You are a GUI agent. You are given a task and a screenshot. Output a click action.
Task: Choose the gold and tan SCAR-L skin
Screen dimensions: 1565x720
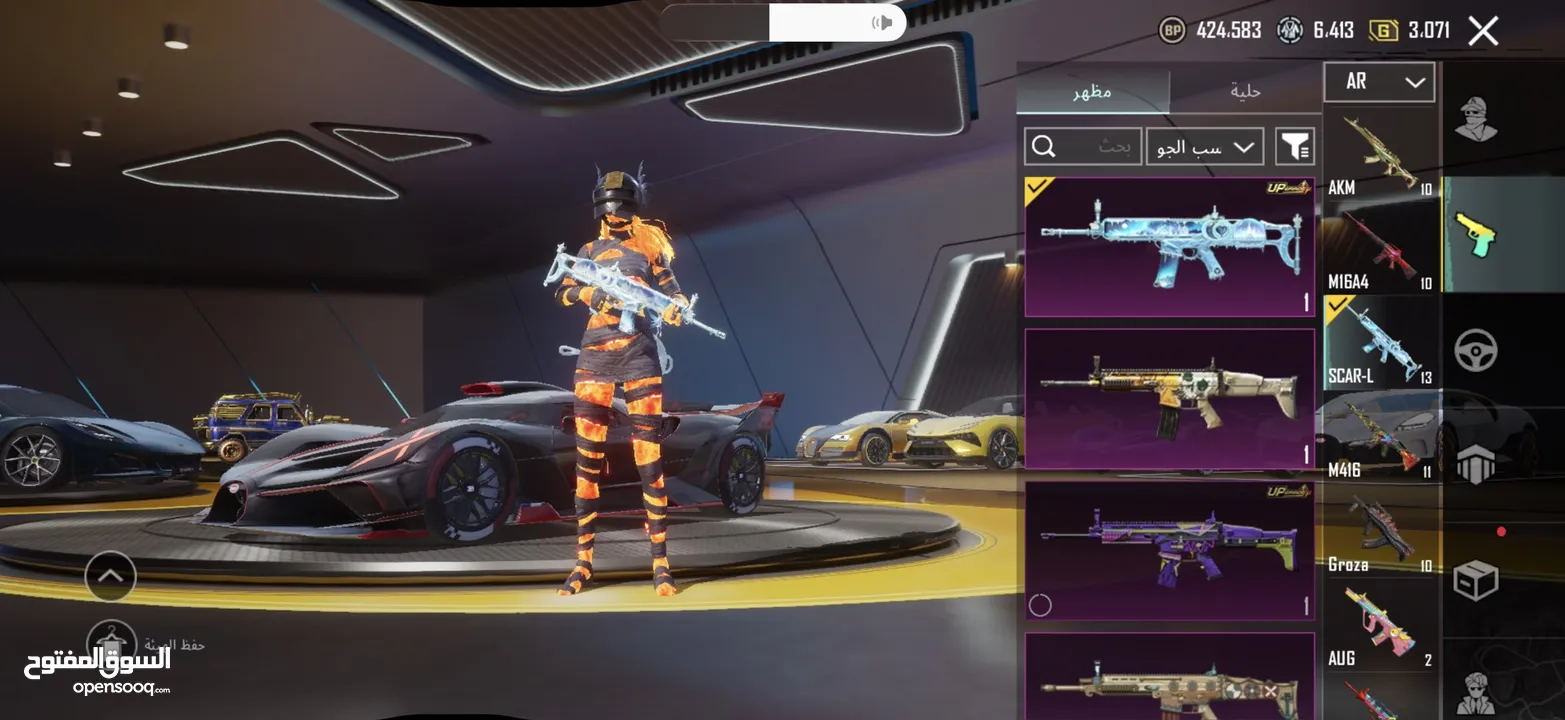[x=1169, y=399]
